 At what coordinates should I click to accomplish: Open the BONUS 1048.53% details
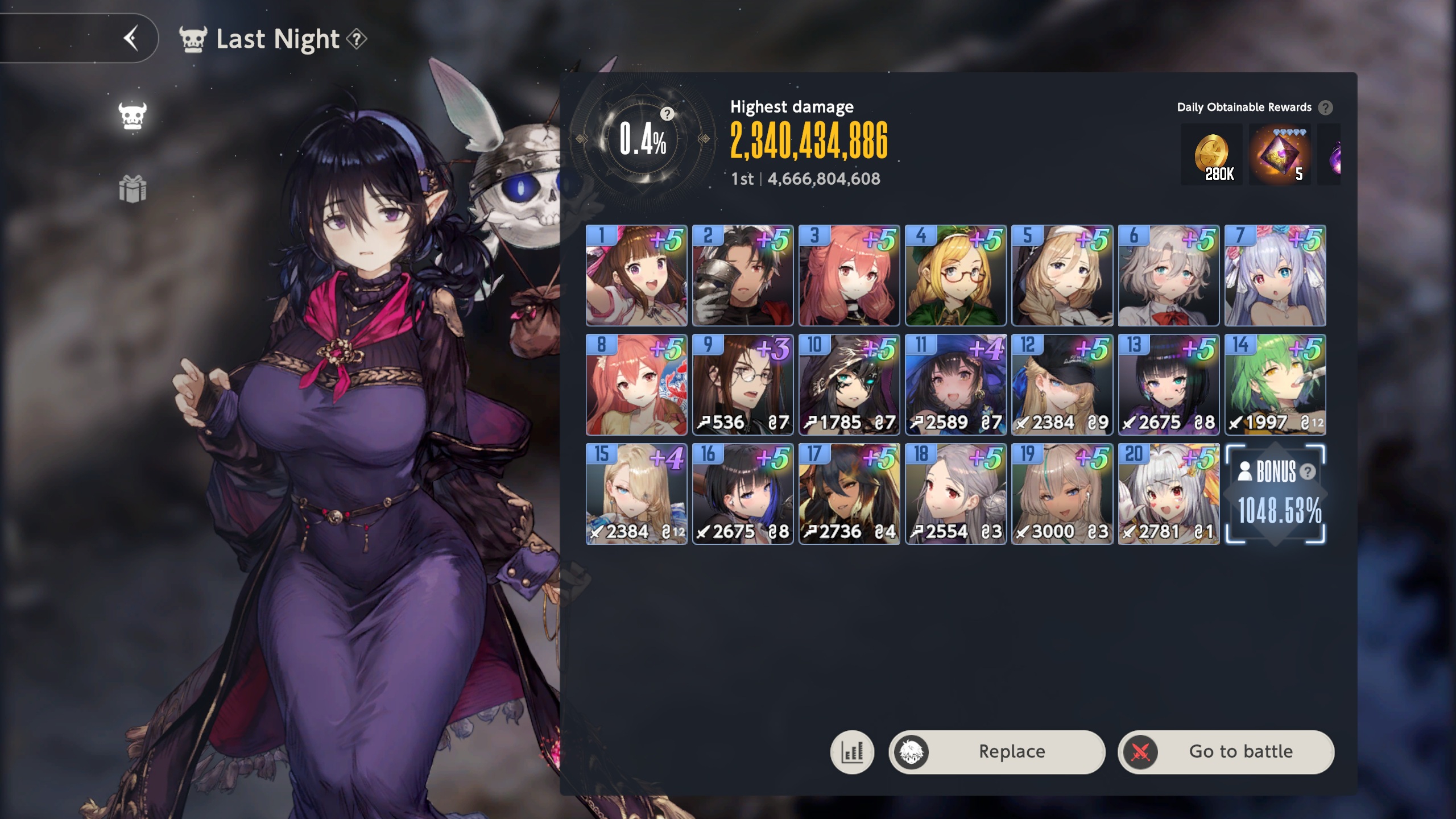point(1275,494)
